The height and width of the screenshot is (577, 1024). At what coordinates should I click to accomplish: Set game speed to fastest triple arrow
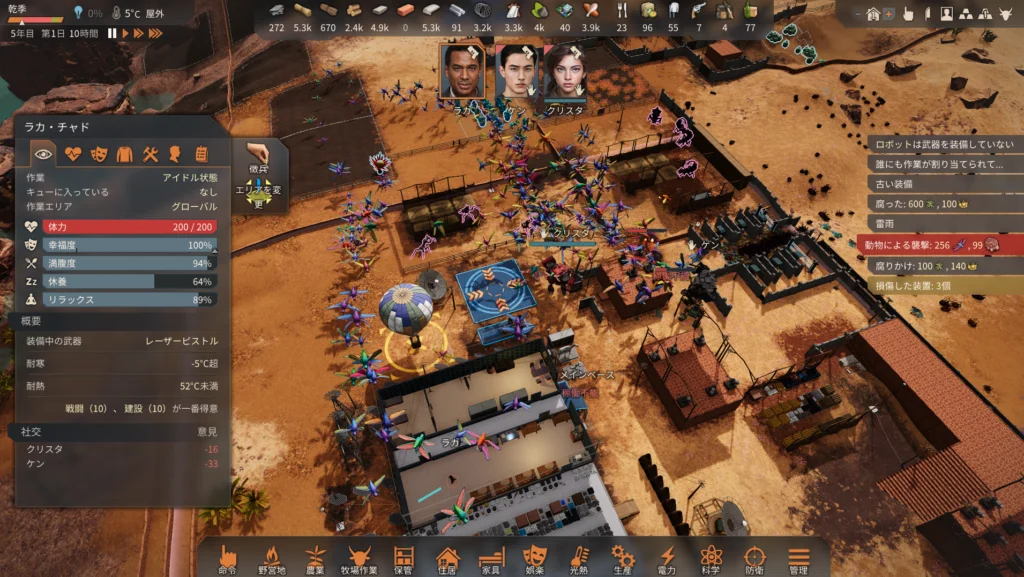coord(154,33)
